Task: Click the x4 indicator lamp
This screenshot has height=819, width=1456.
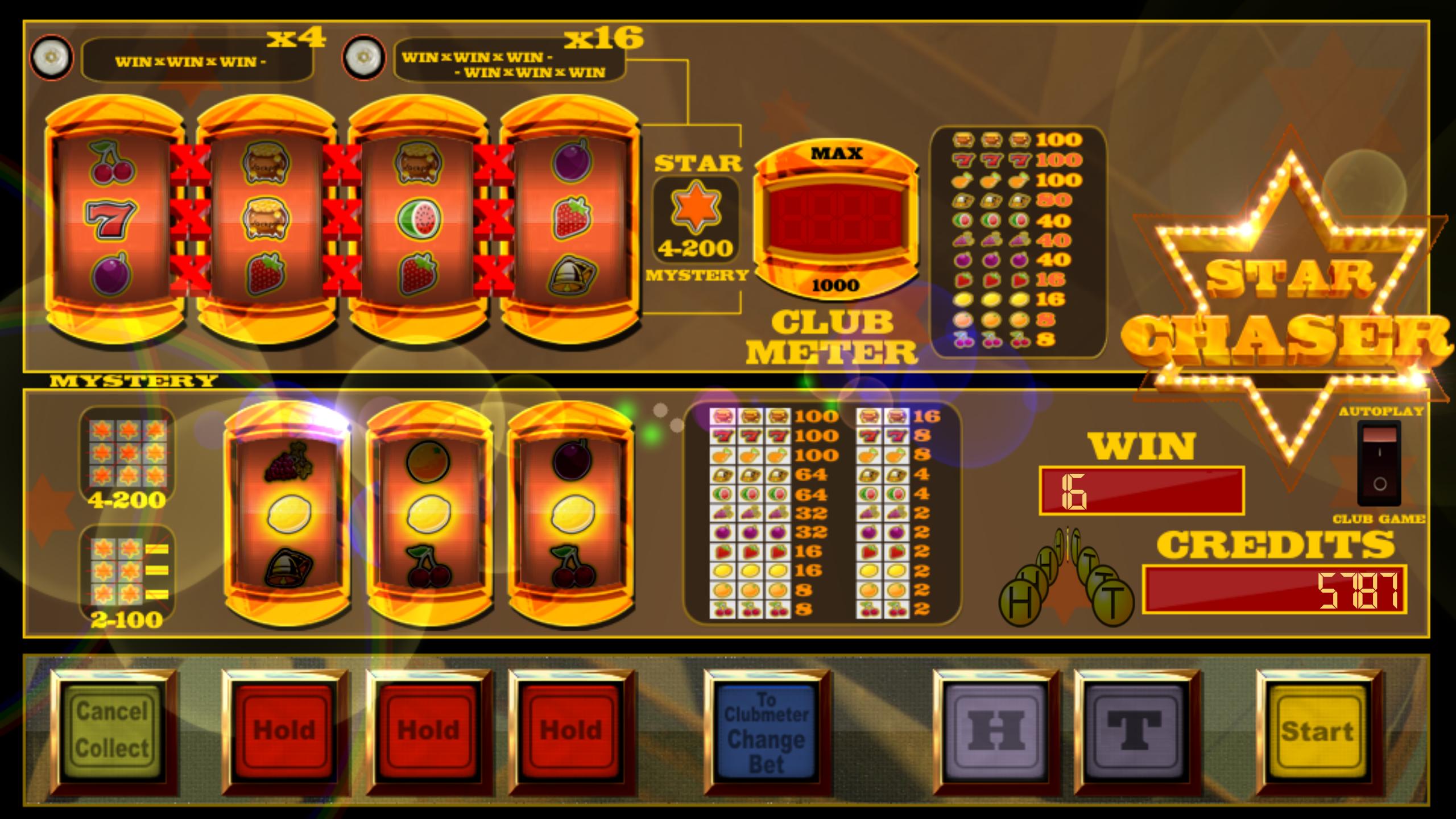Action: (x=51, y=57)
